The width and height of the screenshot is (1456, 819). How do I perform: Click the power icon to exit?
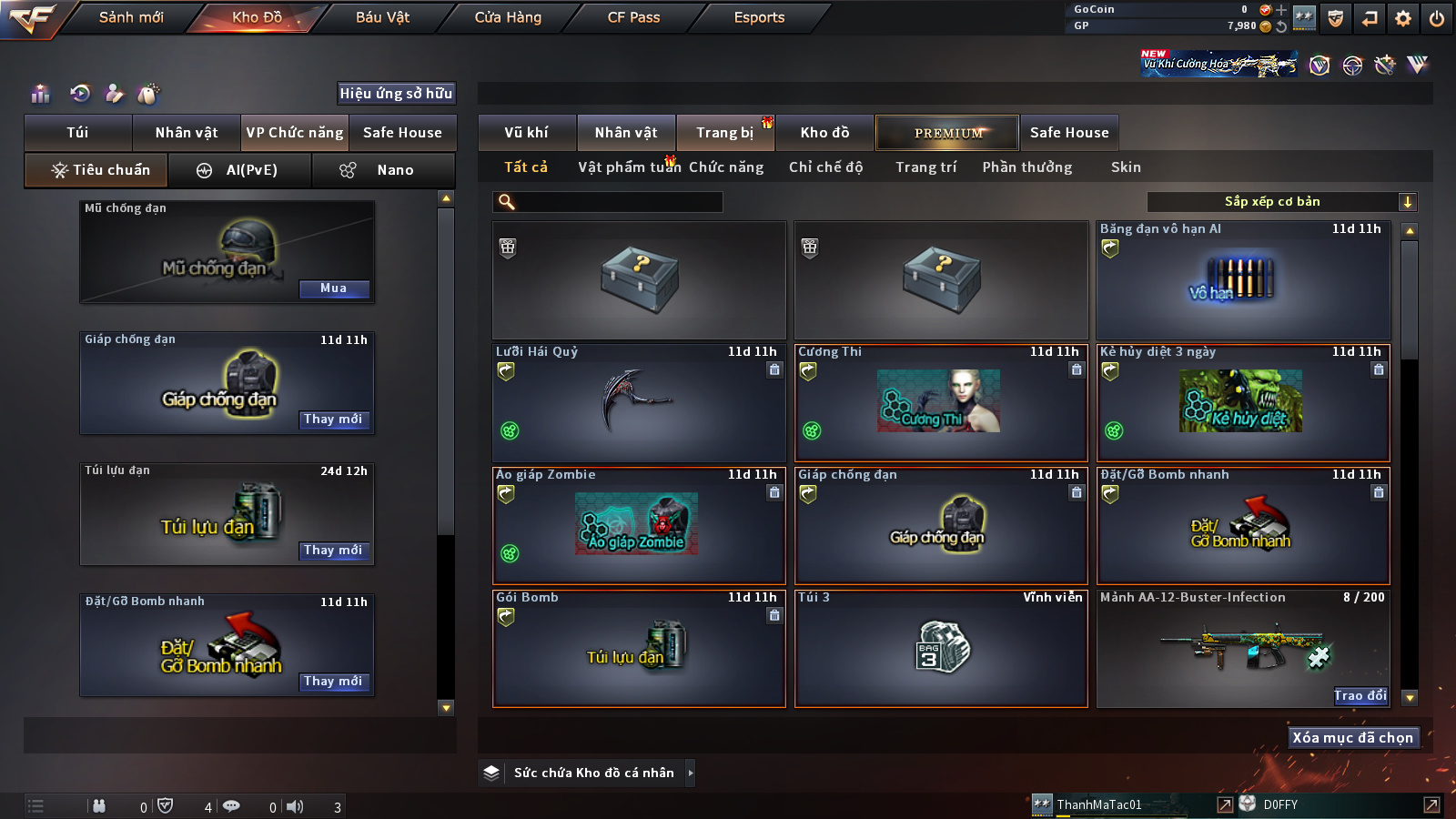pos(1437,18)
